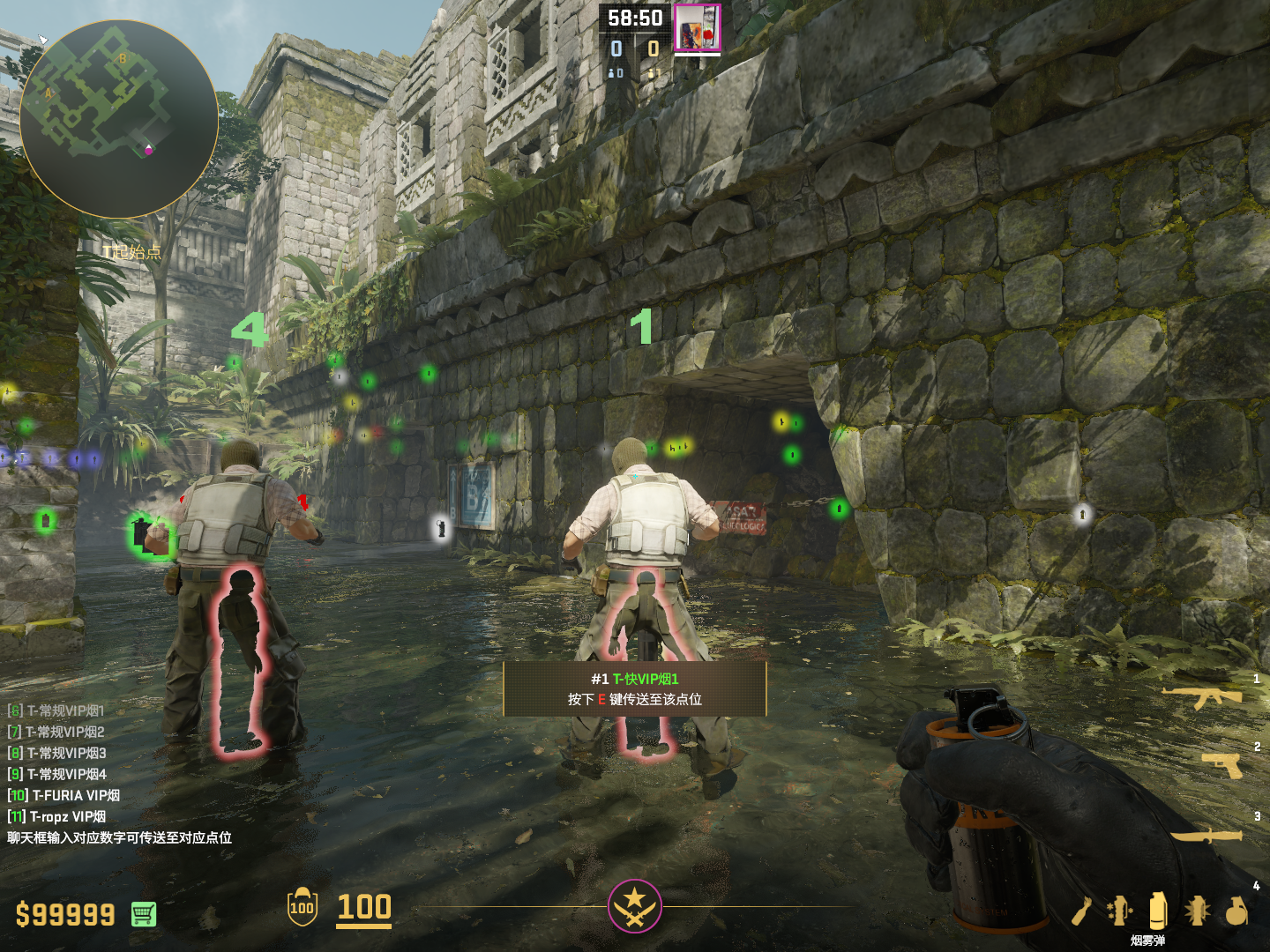The width and height of the screenshot is (1270, 952).
Task: Select the T-FURIA VIP烟 list entry
Action: [63, 795]
